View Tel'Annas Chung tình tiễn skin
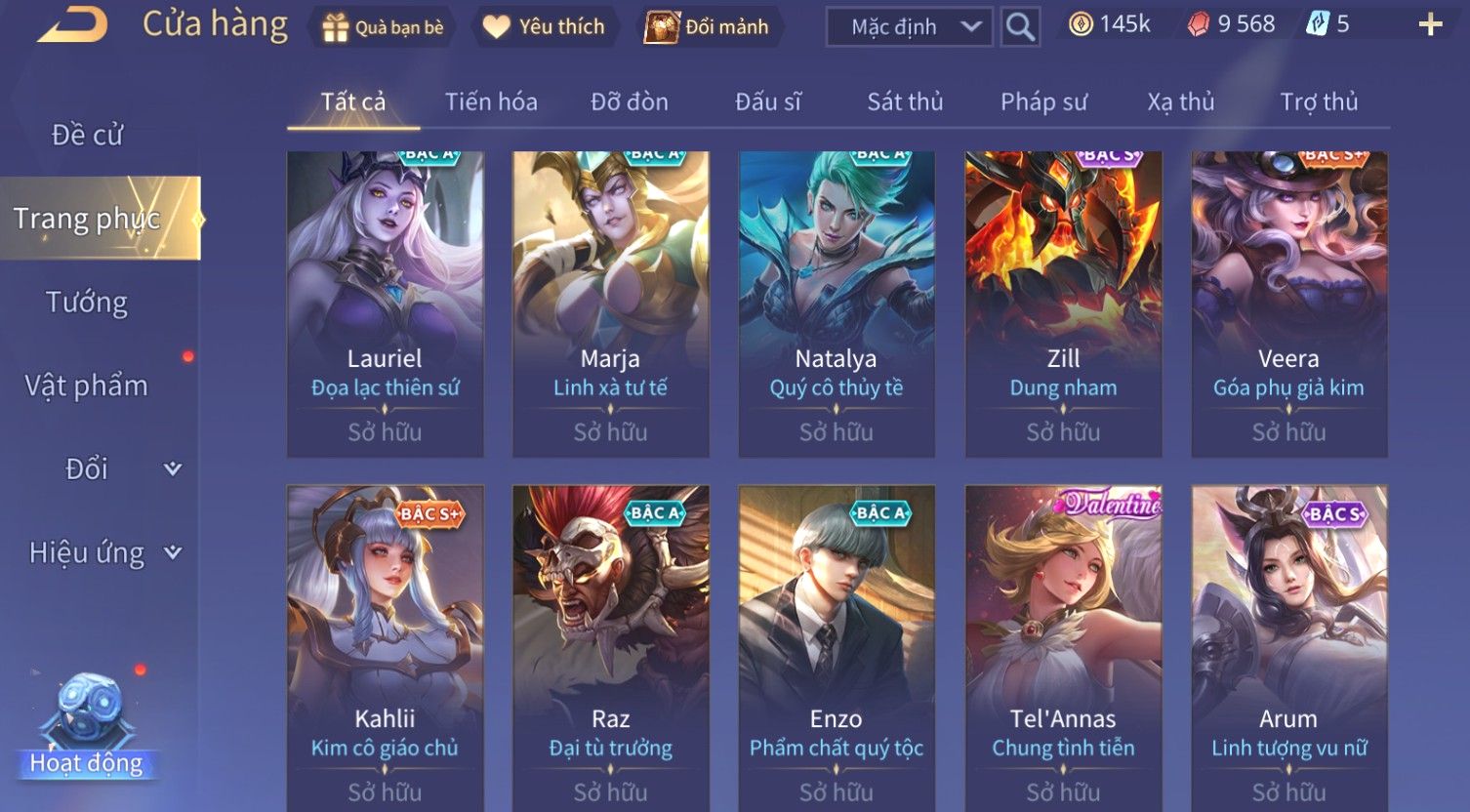The width and height of the screenshot is (1470, 812). (1063, 646)
